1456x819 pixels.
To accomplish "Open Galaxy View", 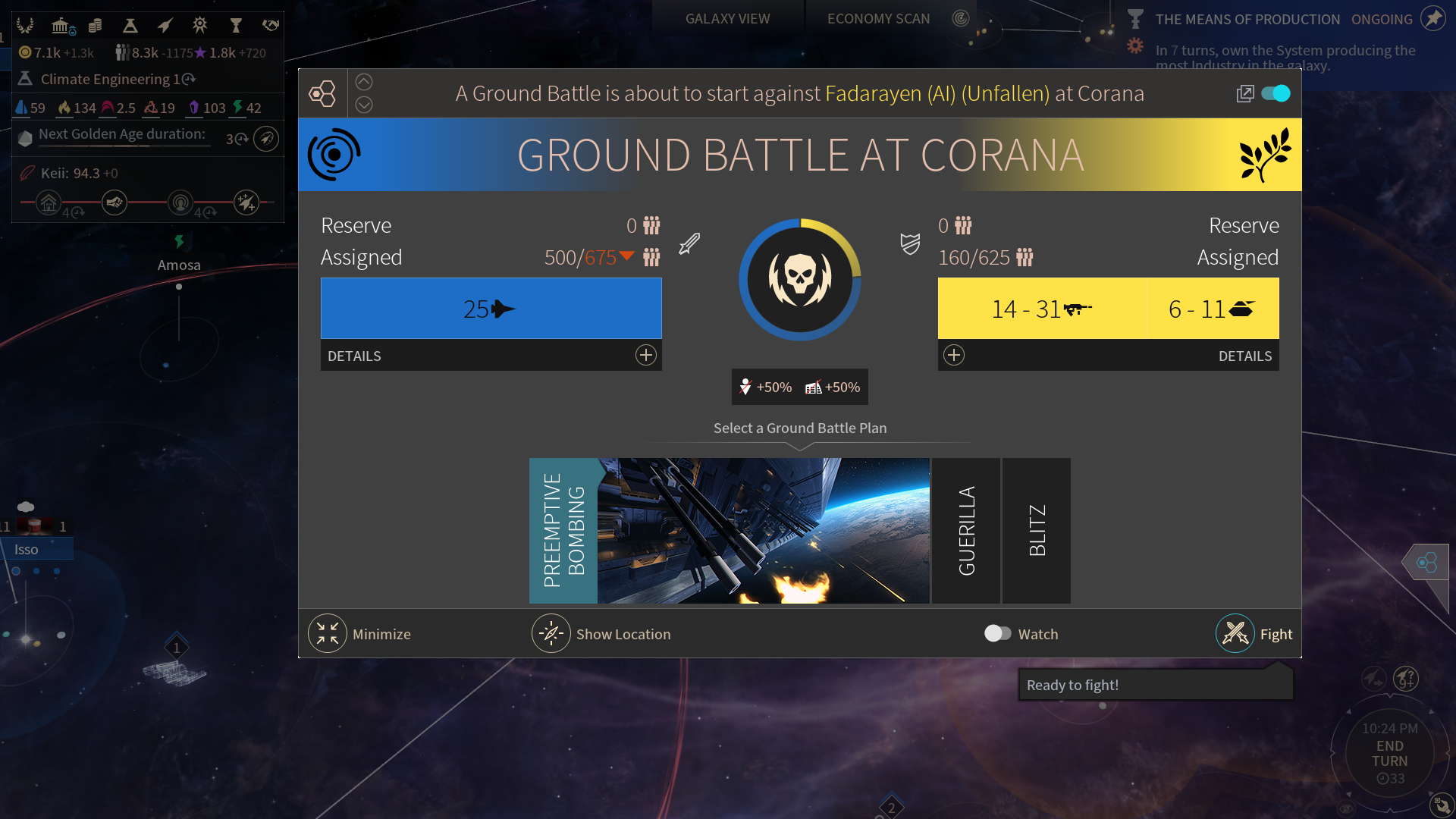I will (x=727, y=19).
